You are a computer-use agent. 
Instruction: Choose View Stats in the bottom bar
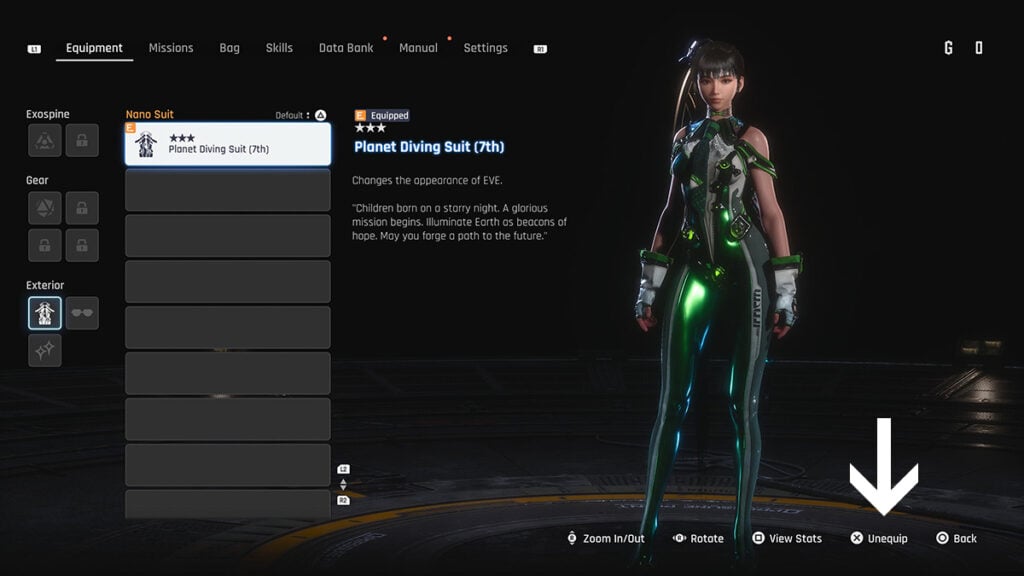[x=787, y=539]
